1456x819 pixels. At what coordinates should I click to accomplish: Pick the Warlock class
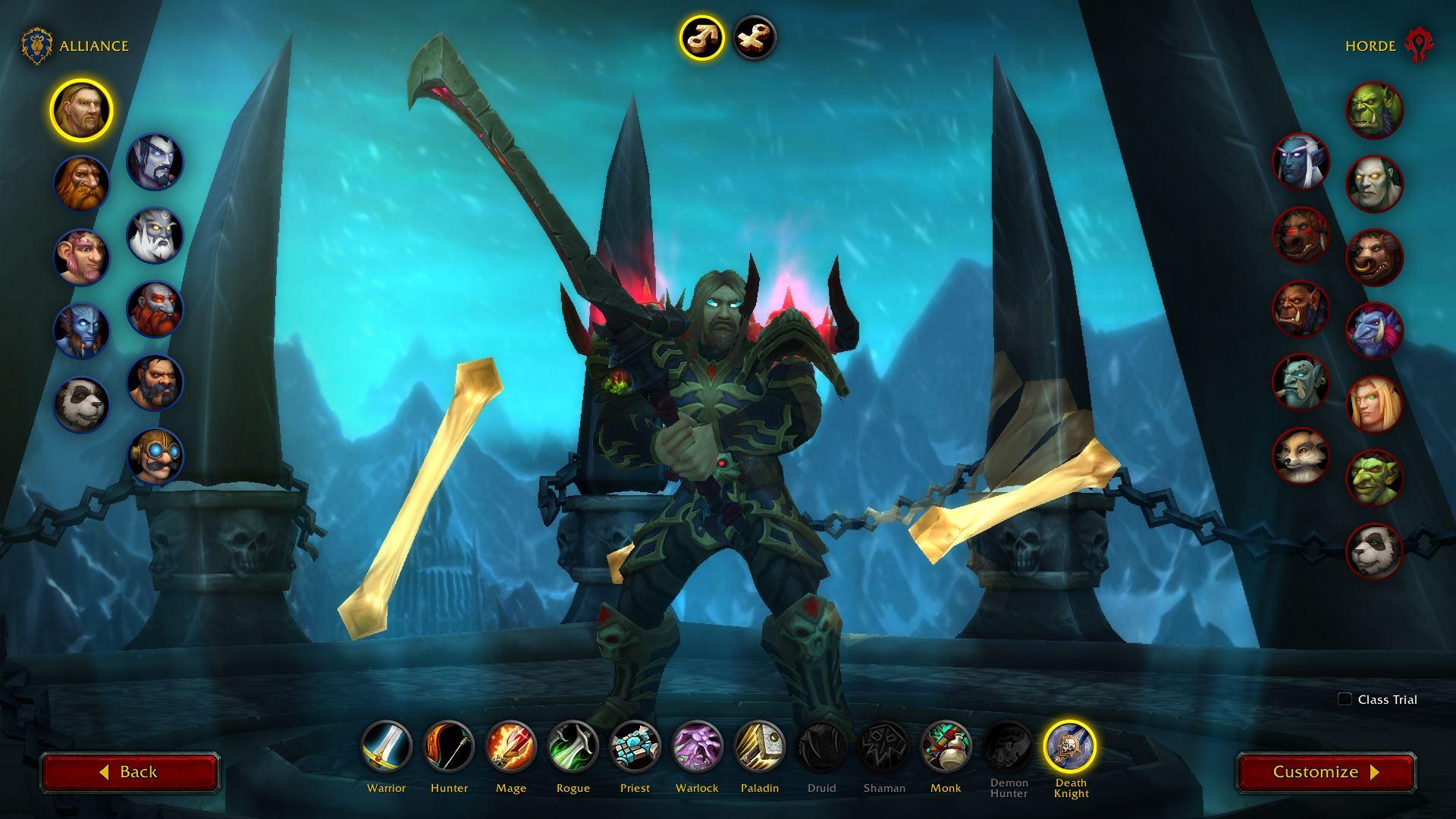pos(697,747)
